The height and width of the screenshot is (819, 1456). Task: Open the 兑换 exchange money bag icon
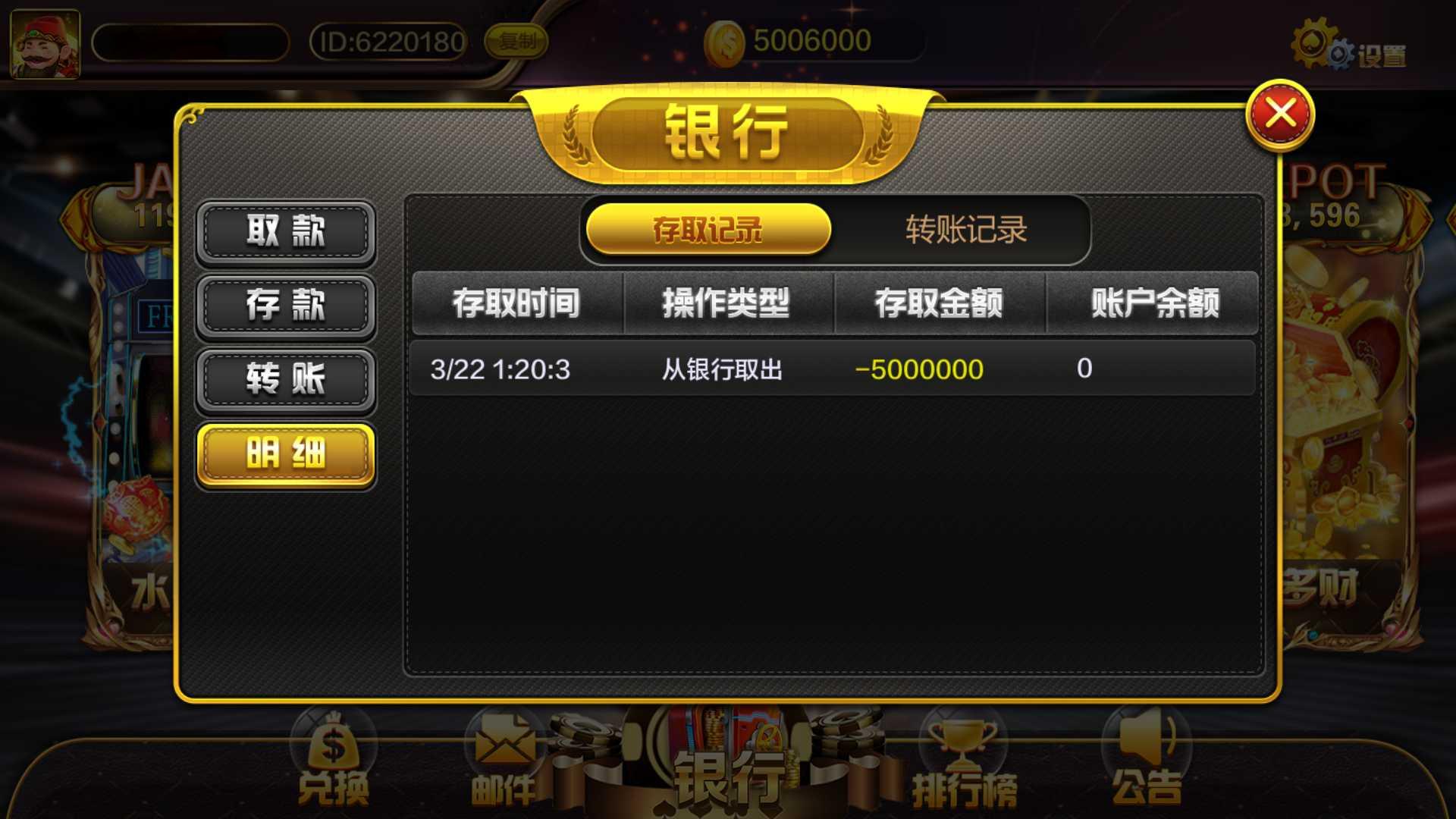tap(334, 751)
